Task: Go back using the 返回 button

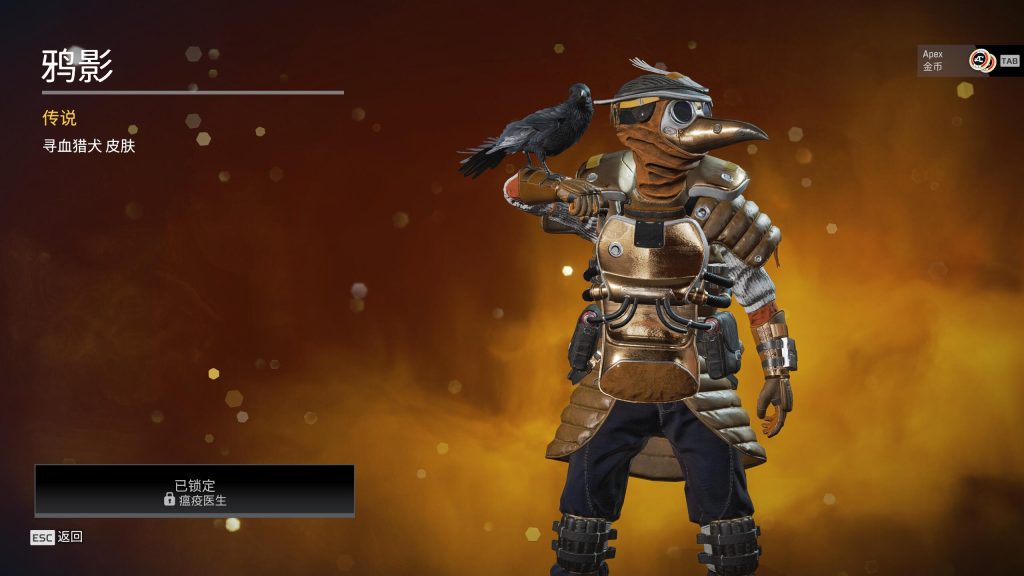Action: tap(57, 537)
